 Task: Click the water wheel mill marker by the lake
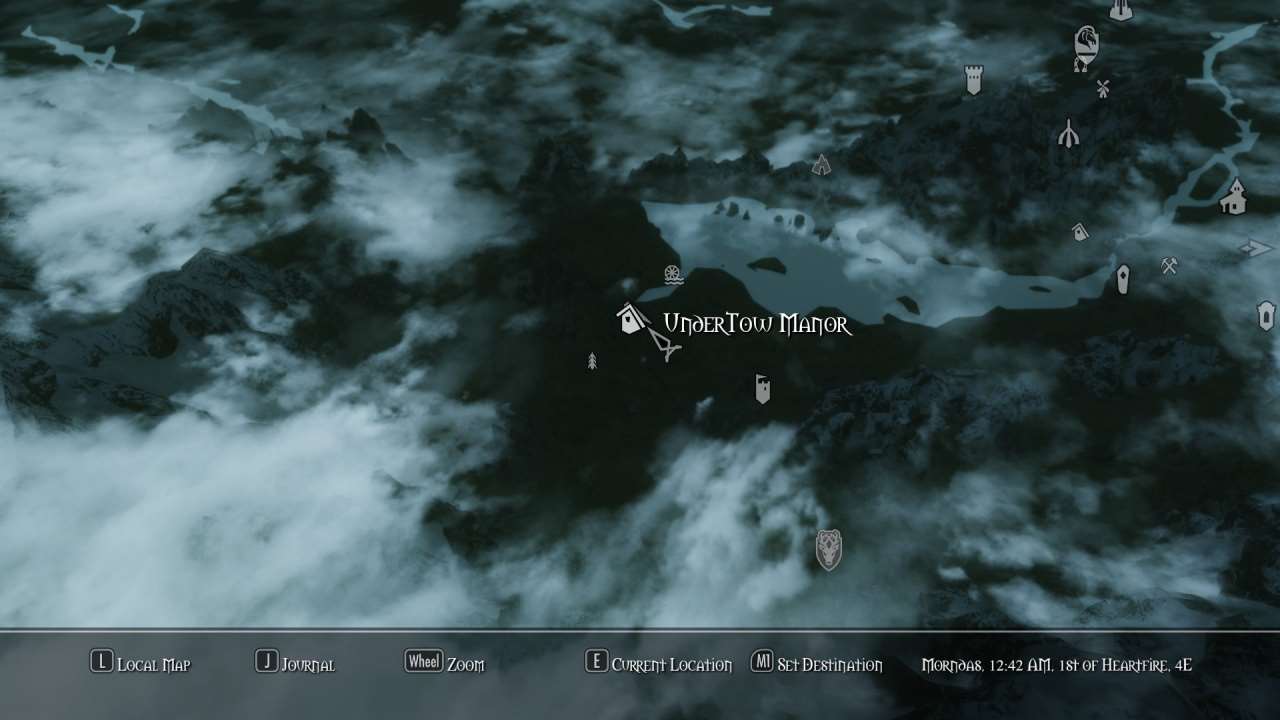point(673,275)
